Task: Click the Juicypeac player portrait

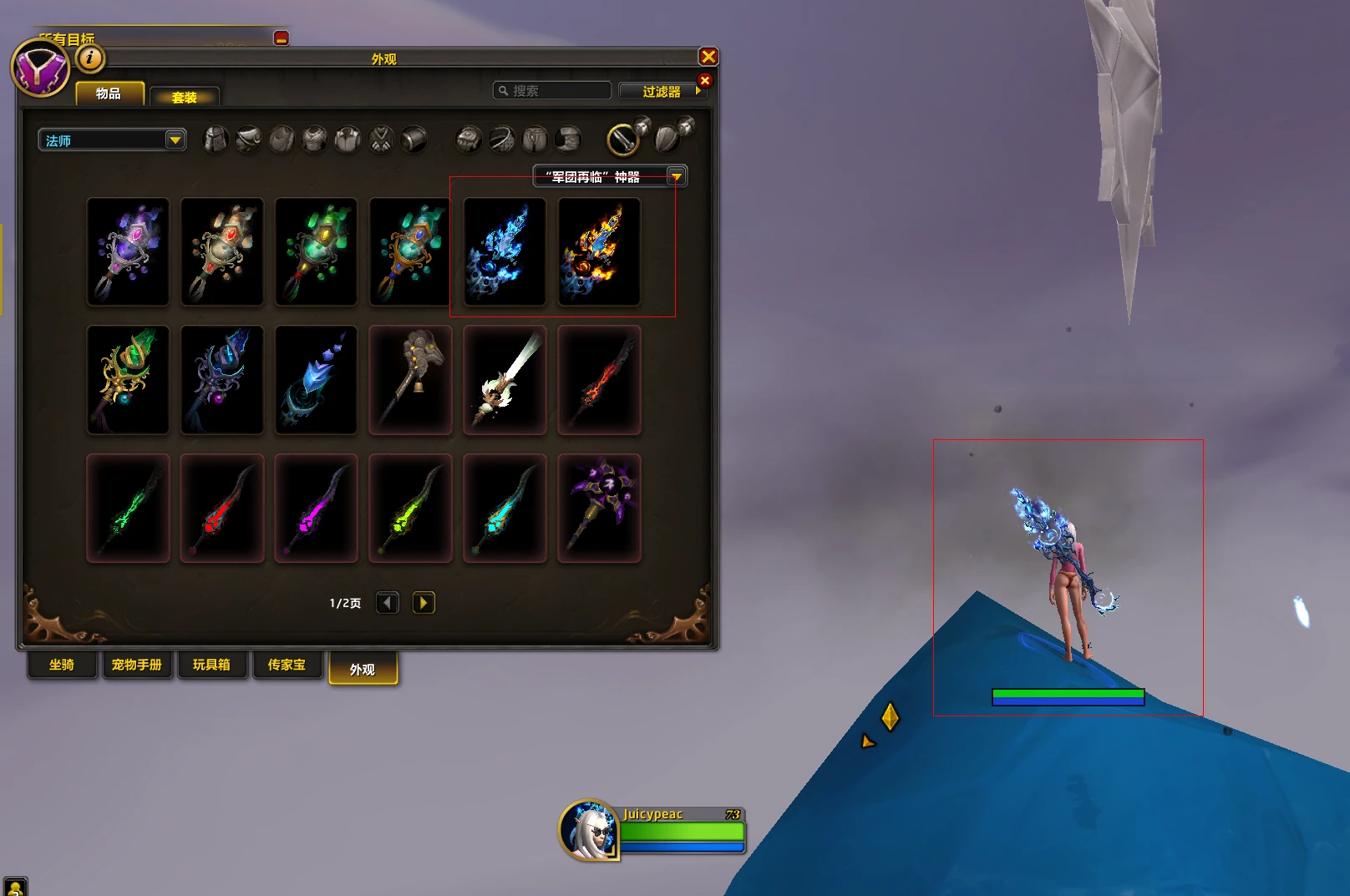Action: (590, 830)
